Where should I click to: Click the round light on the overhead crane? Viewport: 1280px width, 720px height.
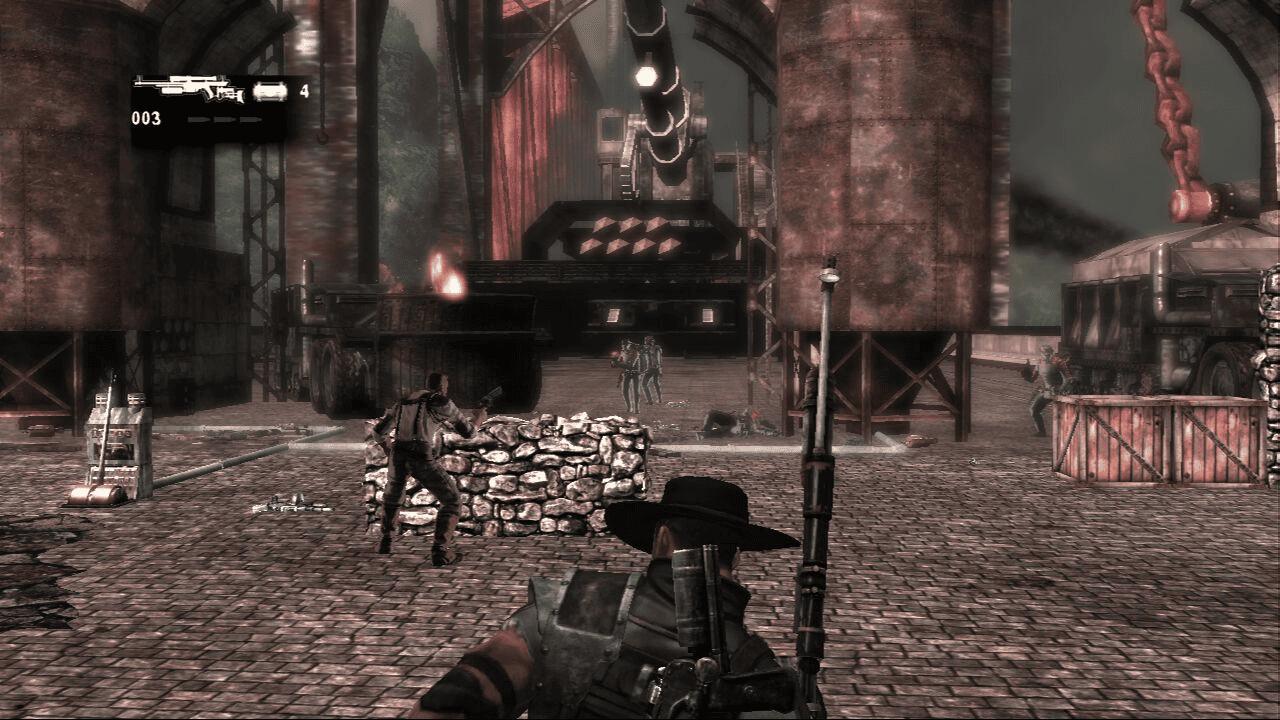(645, 75)
